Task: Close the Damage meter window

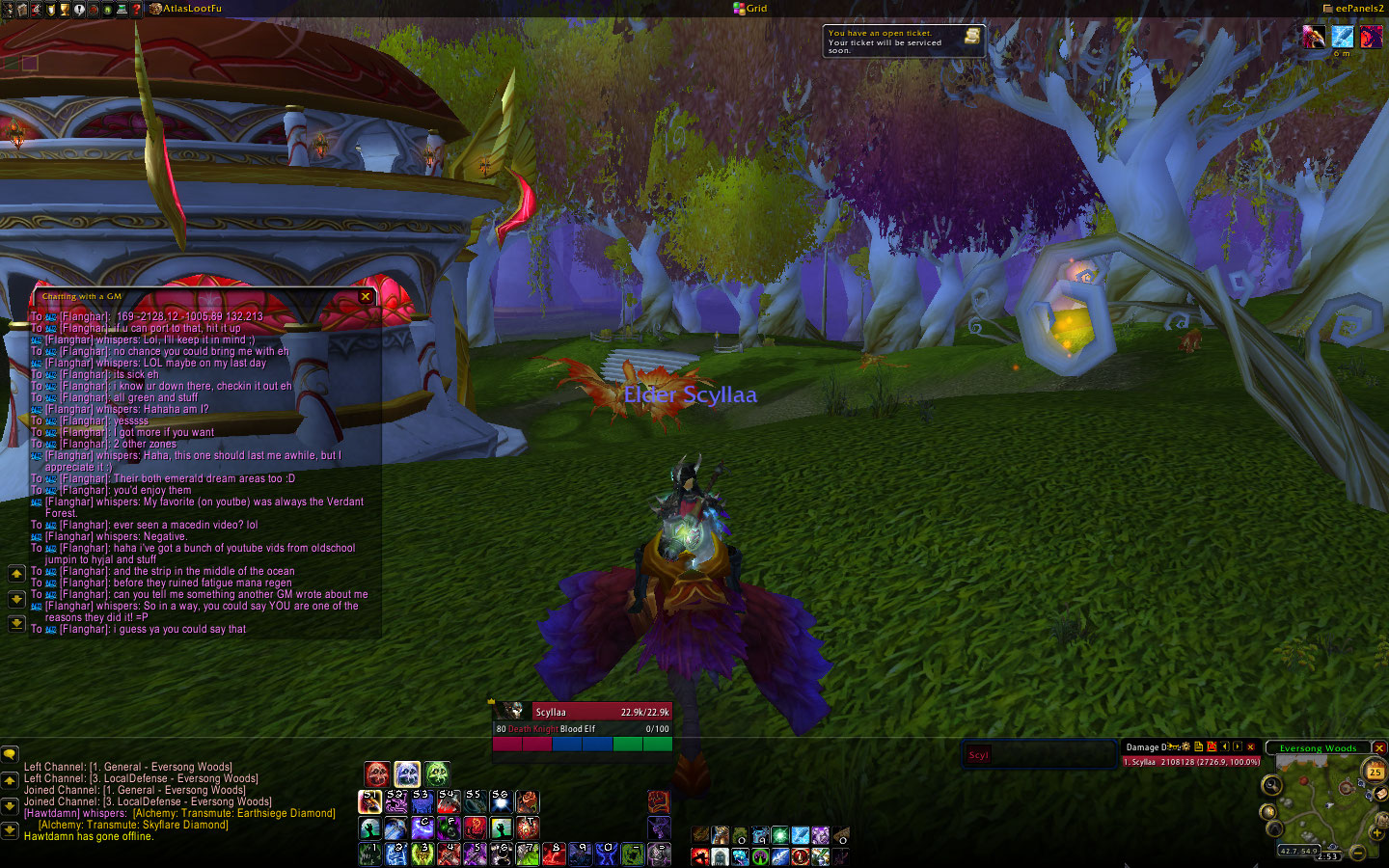Action: point(1251,746)
